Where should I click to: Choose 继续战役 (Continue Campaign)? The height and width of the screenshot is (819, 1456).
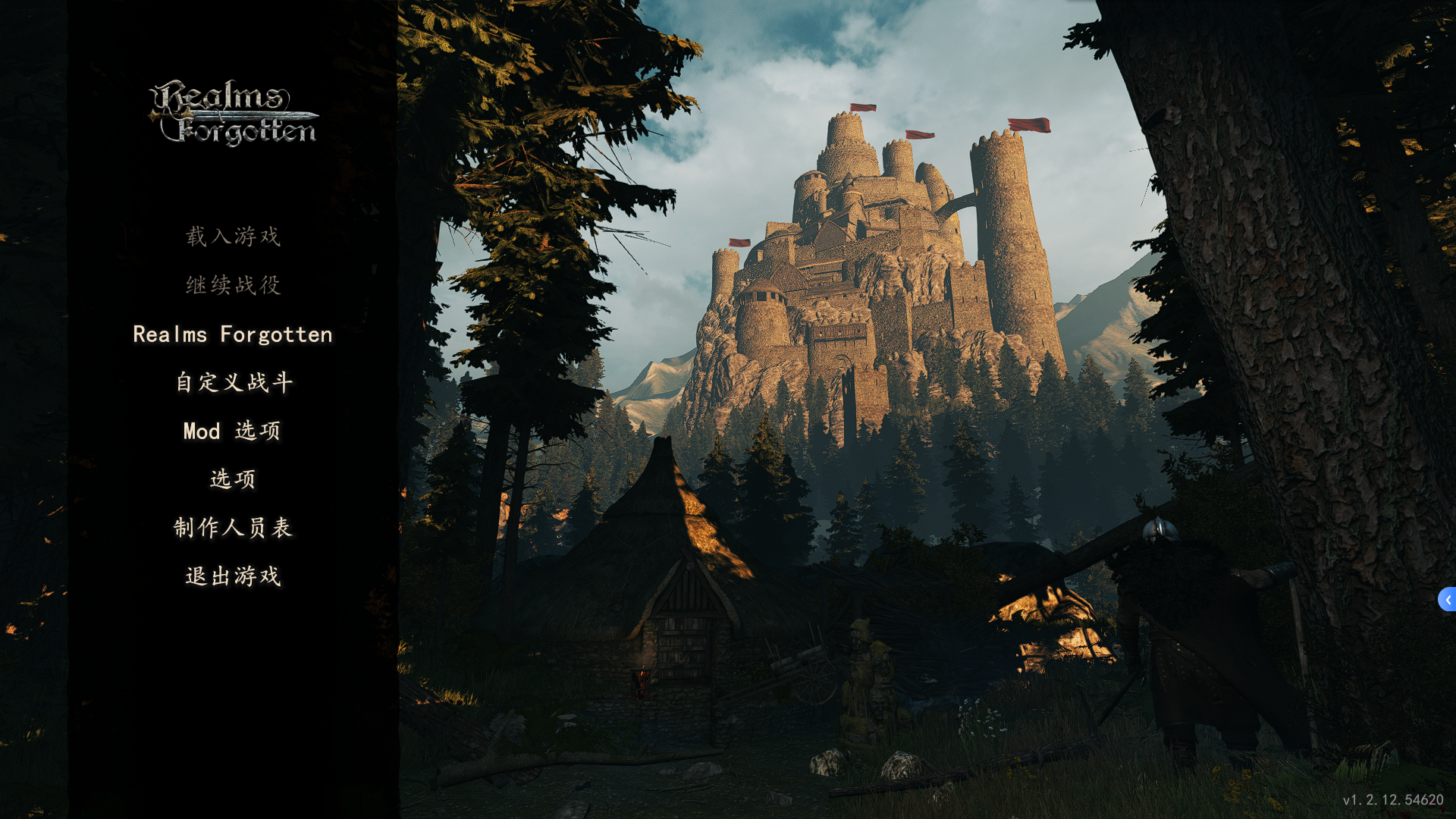pos(233,285)
